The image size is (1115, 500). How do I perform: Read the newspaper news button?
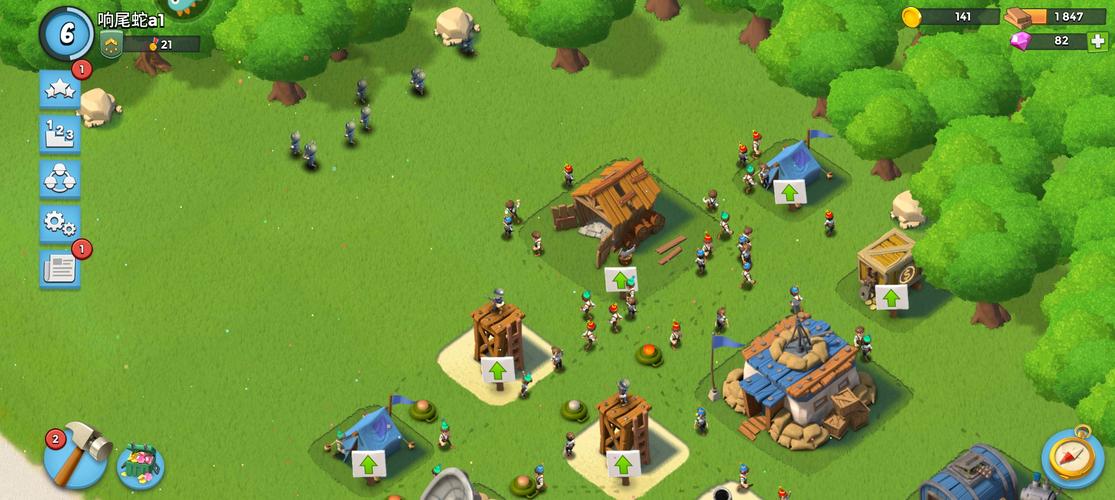(60, 267)
